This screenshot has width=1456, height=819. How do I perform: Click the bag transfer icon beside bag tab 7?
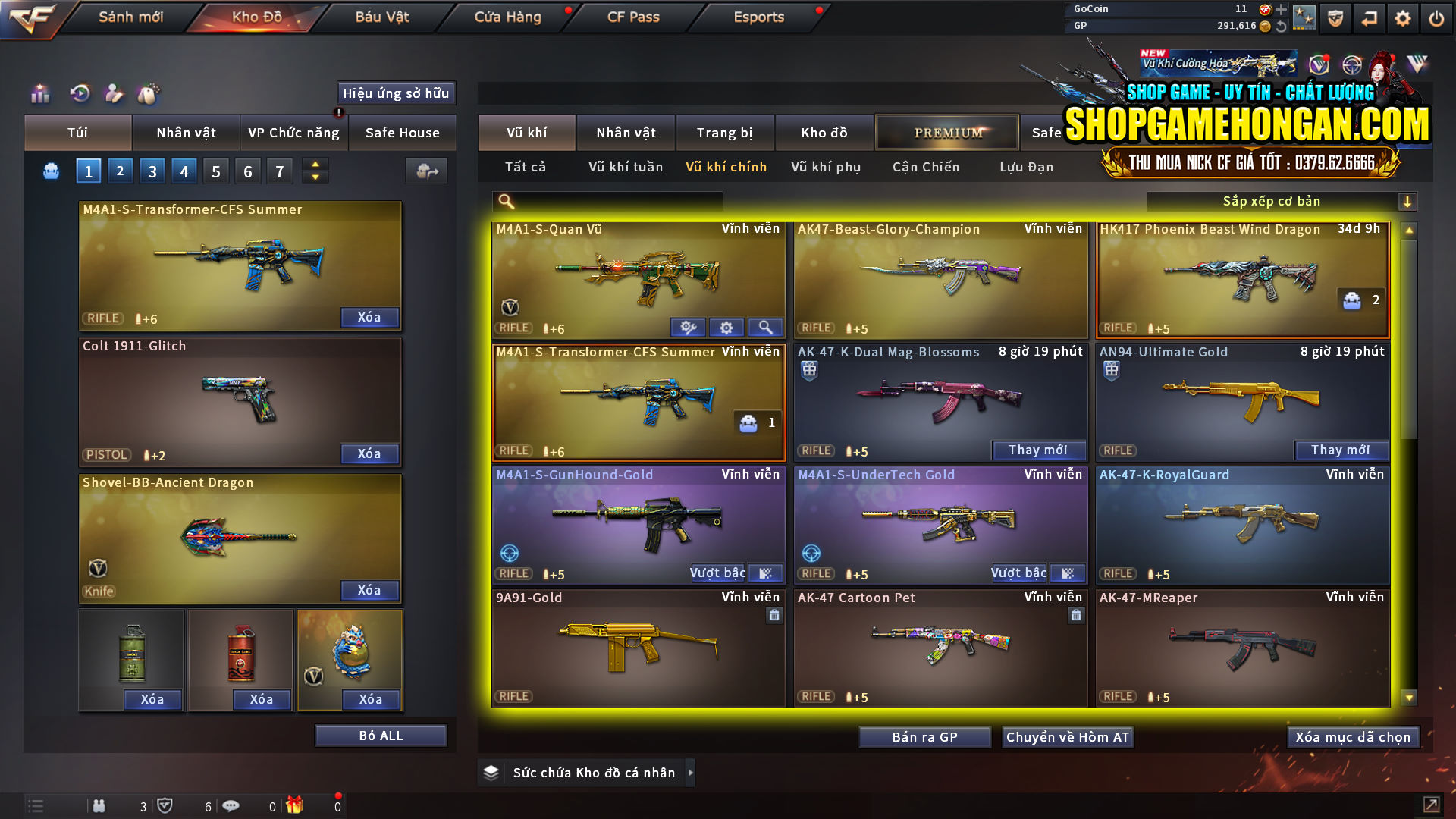[426, 171]
